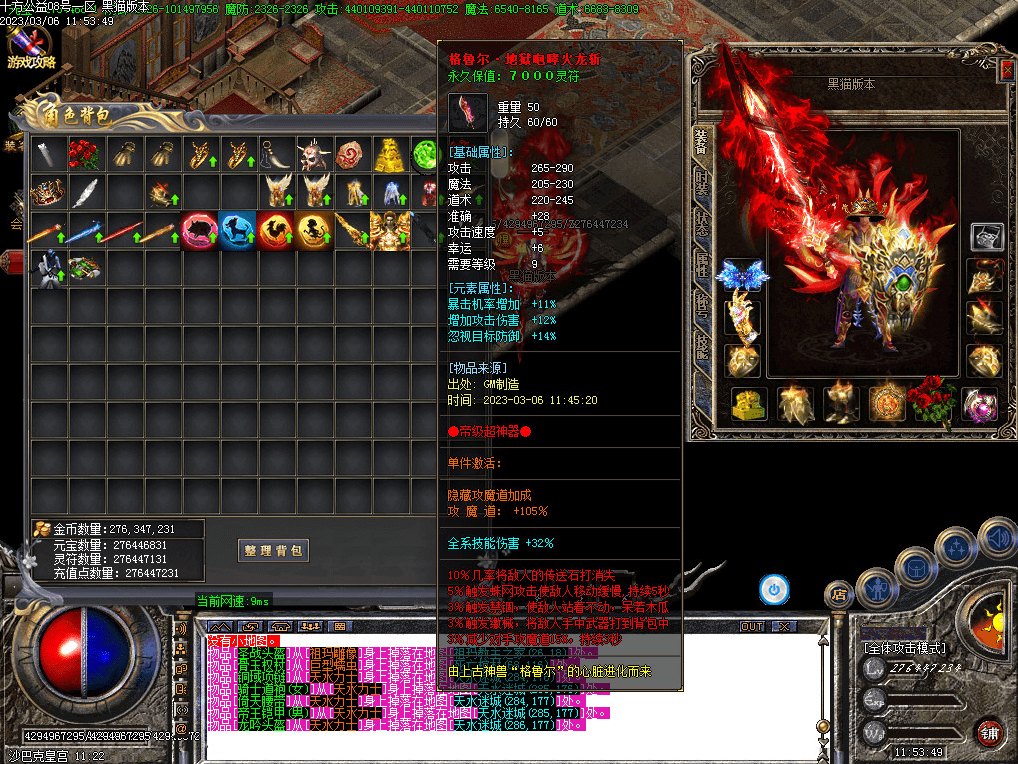Select the blue dog zodiac token

(x=237, y=231)
